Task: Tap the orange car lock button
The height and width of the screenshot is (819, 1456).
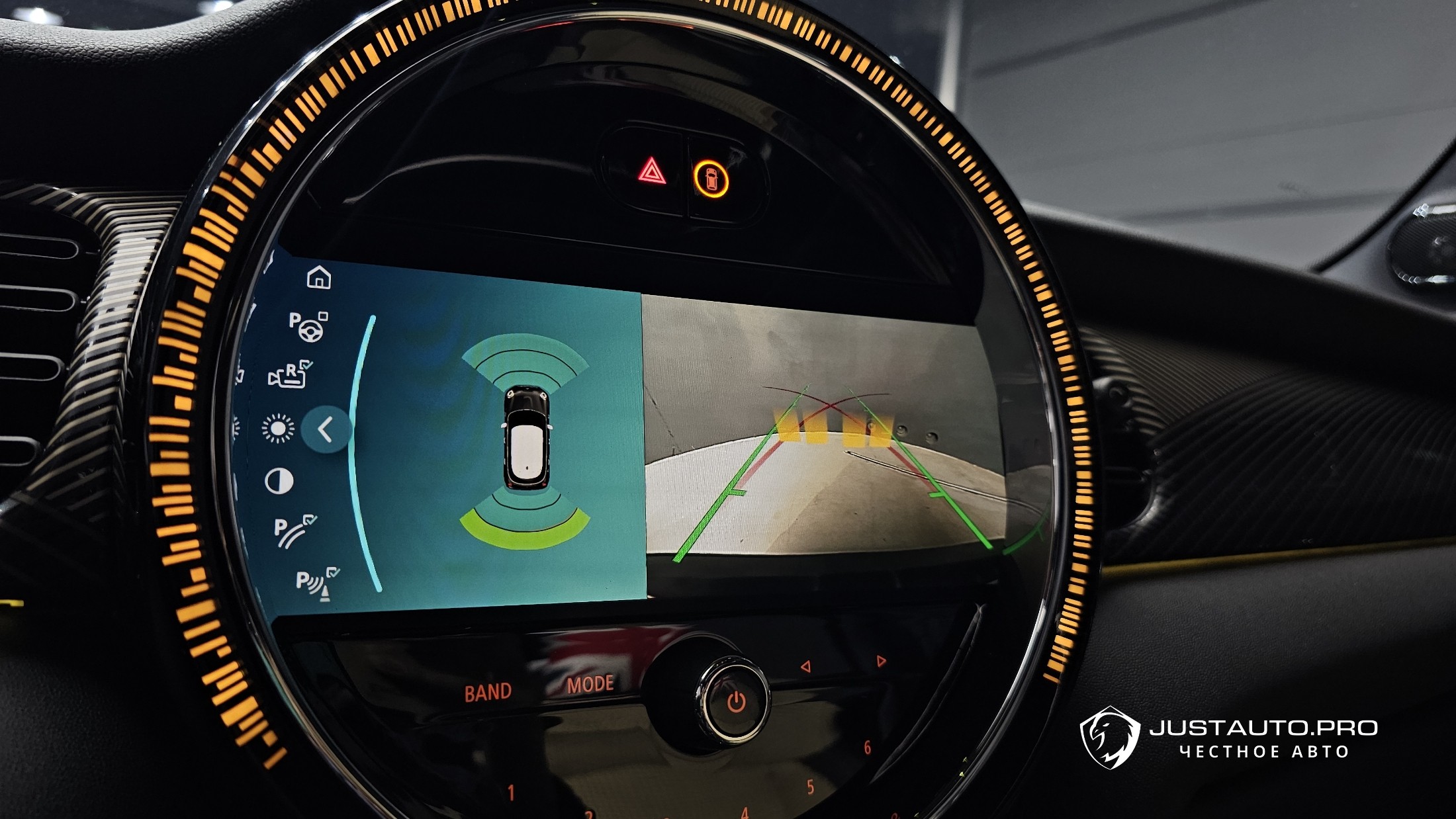Action: (x=711, y=179)
